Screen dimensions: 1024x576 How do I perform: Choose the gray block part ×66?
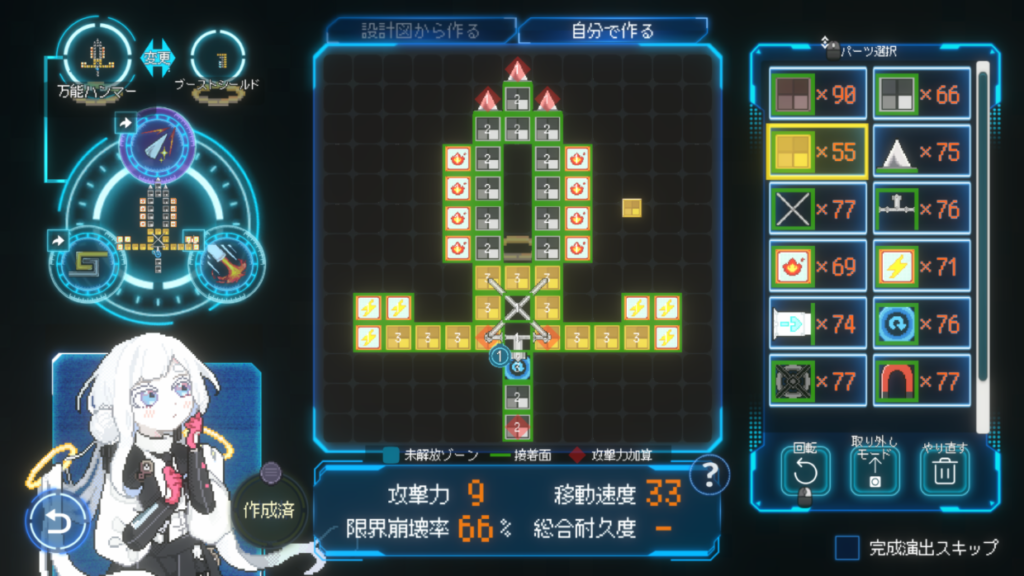click(x=921, y=94)
